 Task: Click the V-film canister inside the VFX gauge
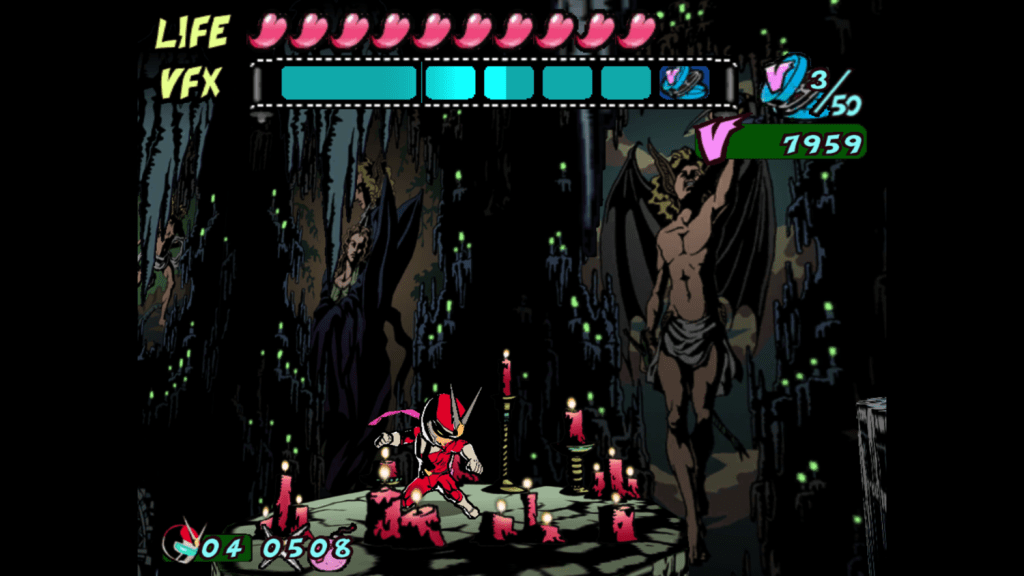[684, 82]
